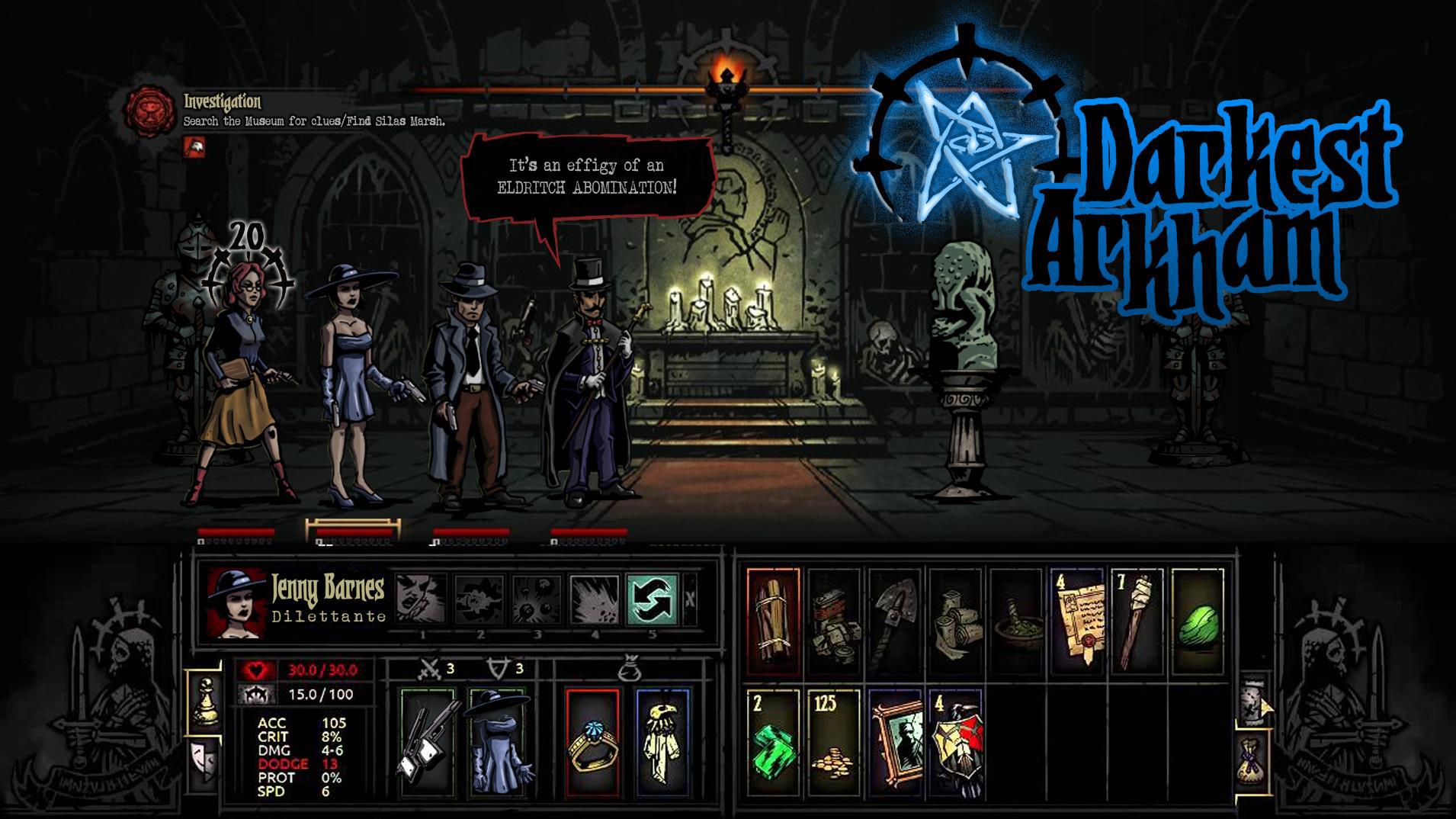The width and height of the screenshot is (1456, 819).
Task: Select Jenny Barnes' character portrait
Action: 236,602
